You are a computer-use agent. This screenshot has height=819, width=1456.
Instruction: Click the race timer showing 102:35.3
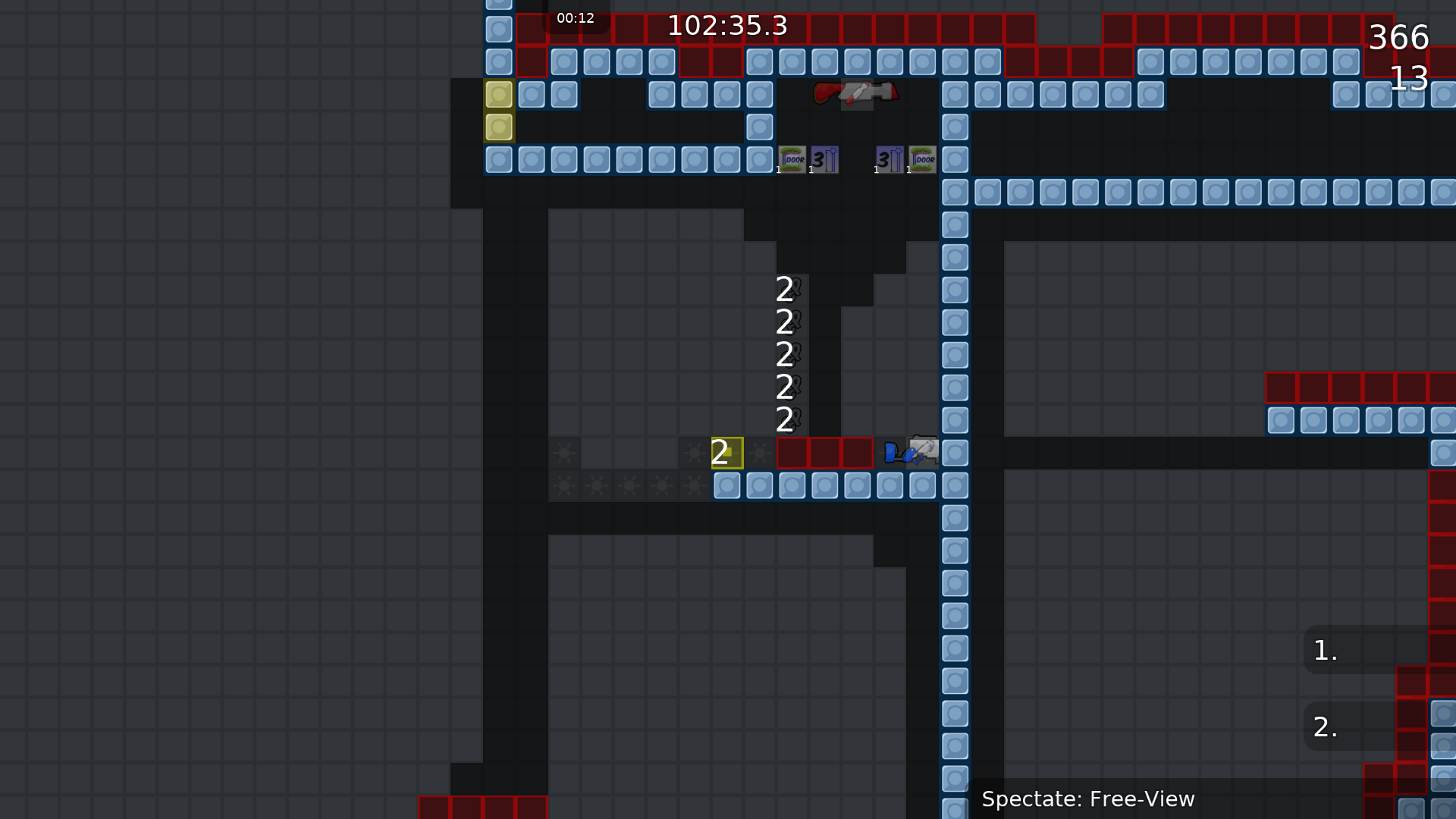(x=726, y=27)
